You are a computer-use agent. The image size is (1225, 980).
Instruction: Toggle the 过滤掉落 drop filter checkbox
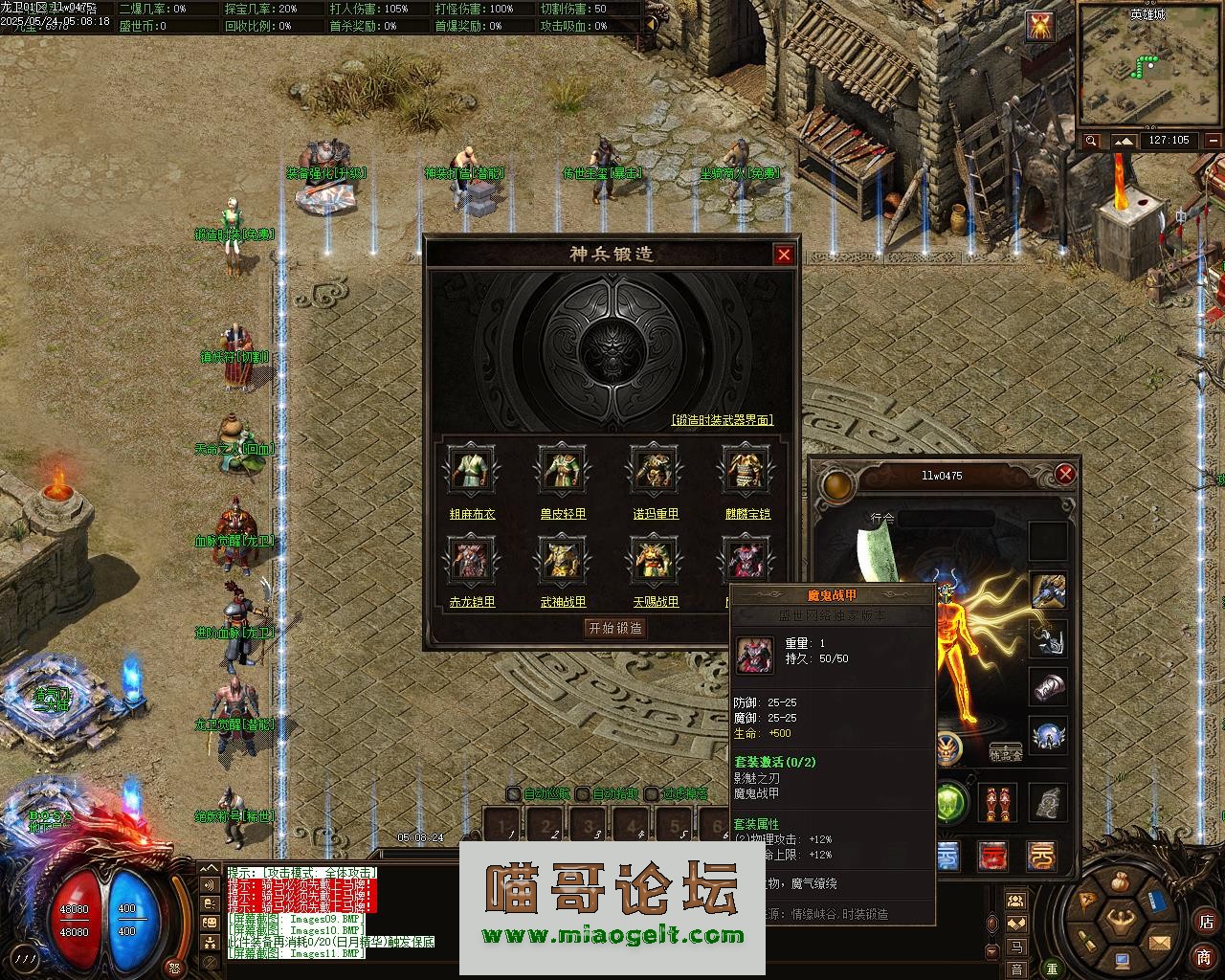pyautogui.click(x=652, y=793)
